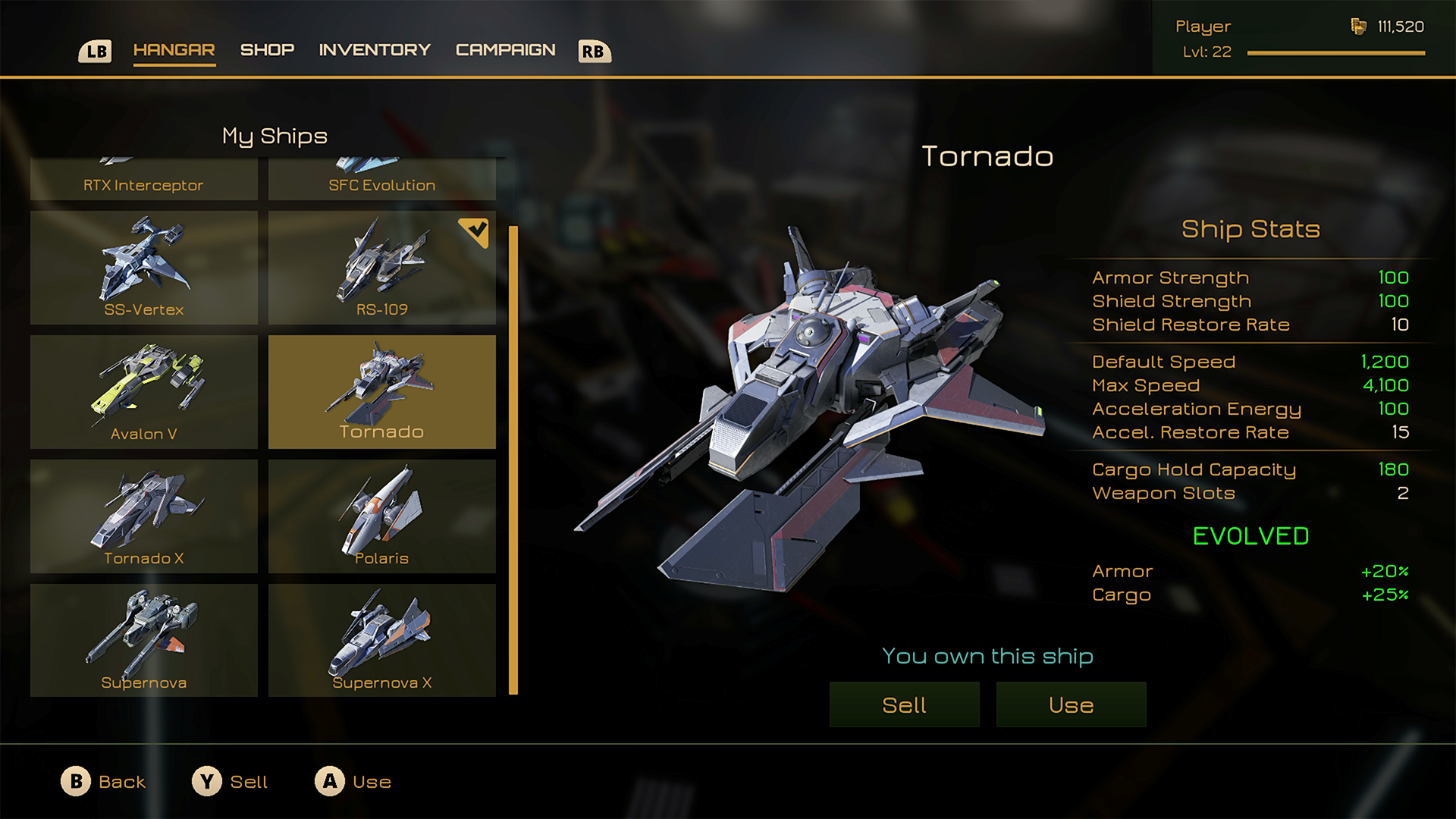Image resolution: width=1456 pixels, height=819 pixels.
Task: Select the highlighted Tornado ship tile
Action: [382, 392]
